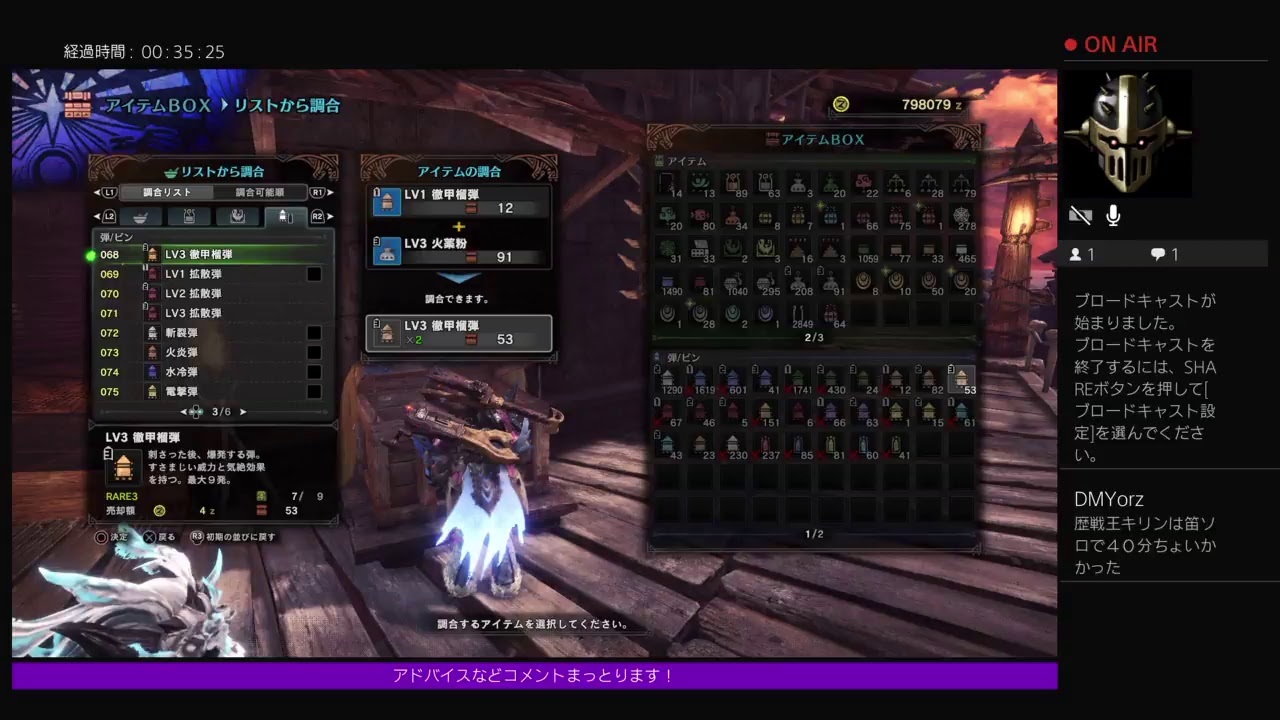Select the highlighted ammo slot showing 53
Screen dimensions: 1280x720
(961, 380)
